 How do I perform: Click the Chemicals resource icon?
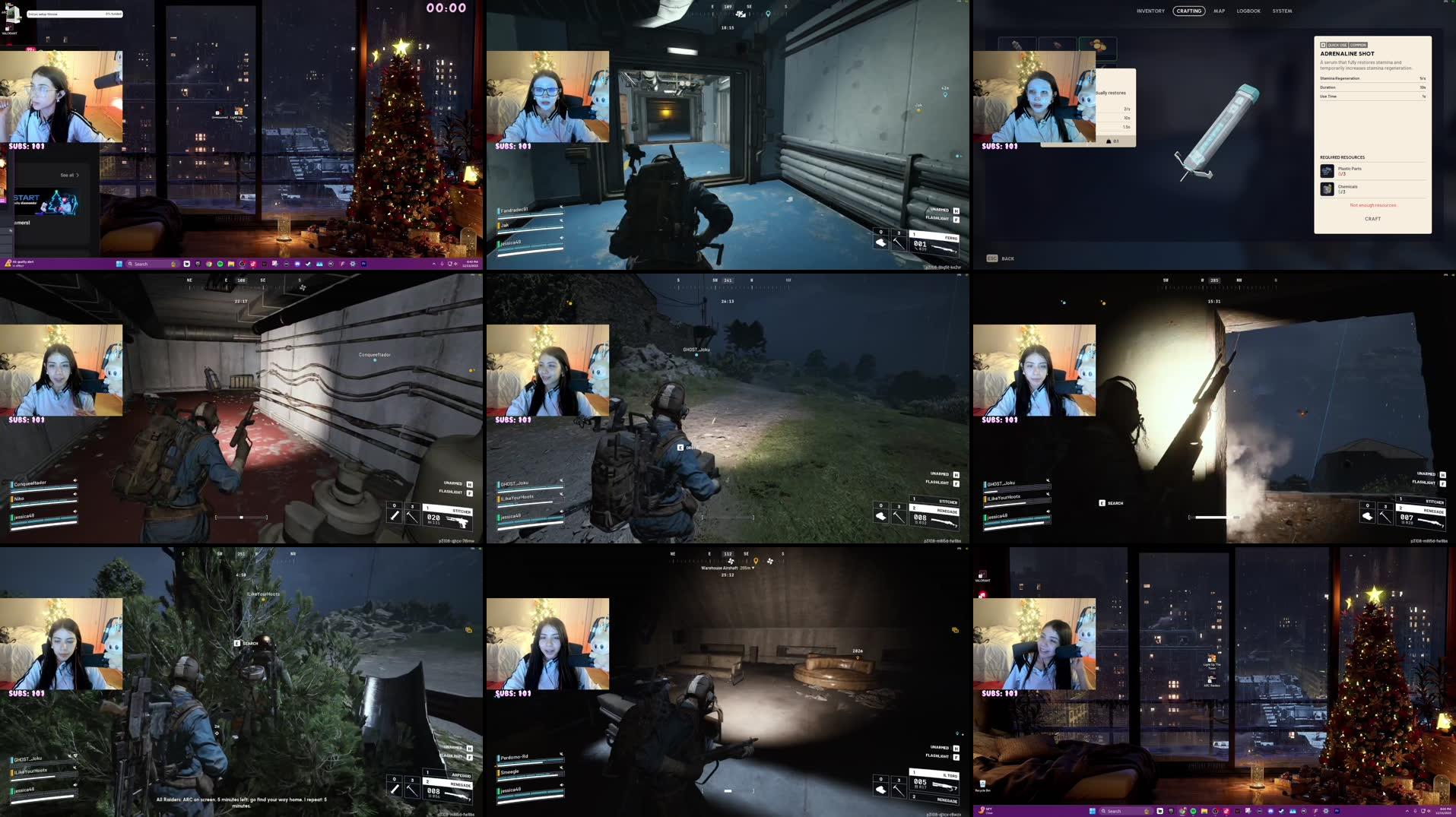(x=1327, y=189)
